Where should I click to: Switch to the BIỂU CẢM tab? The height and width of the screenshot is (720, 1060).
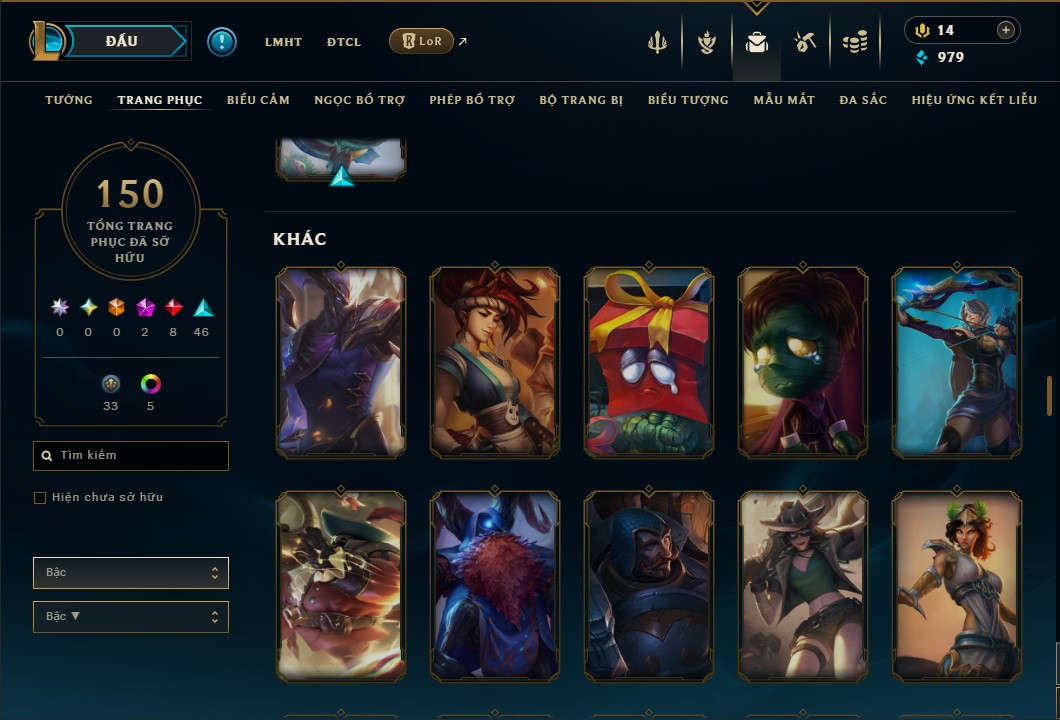pos(258,100)
